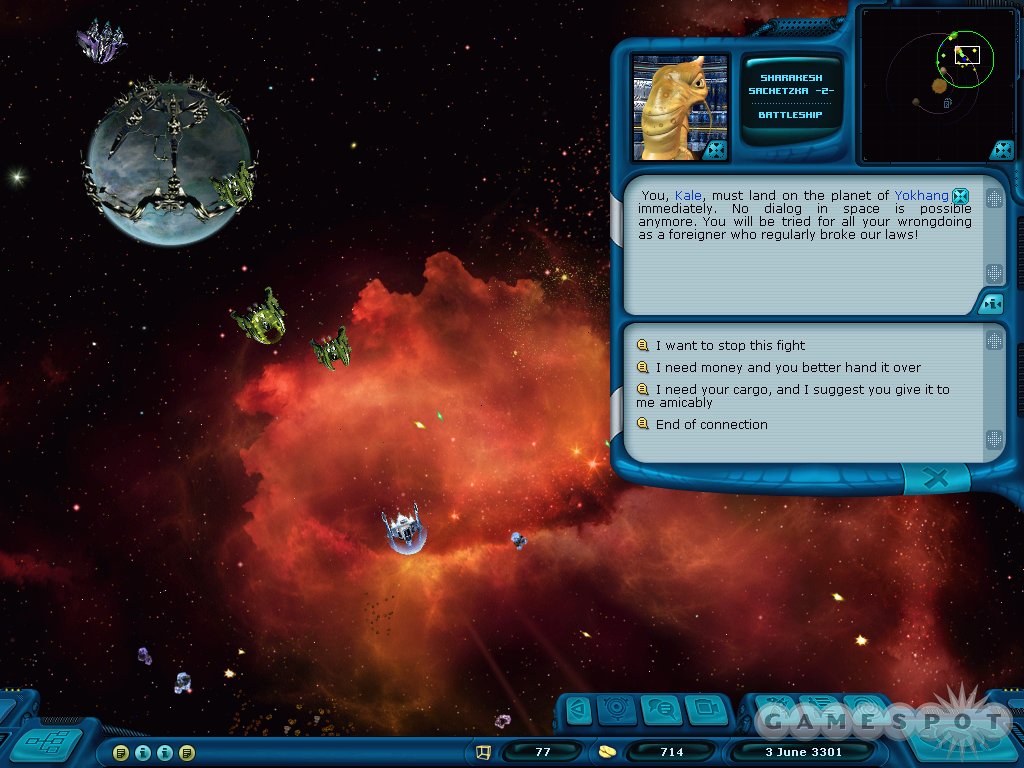Toggle the camera button beside the message box
Image resolution: width=1024 pixels, height=768 pixels.
[991, 303]
